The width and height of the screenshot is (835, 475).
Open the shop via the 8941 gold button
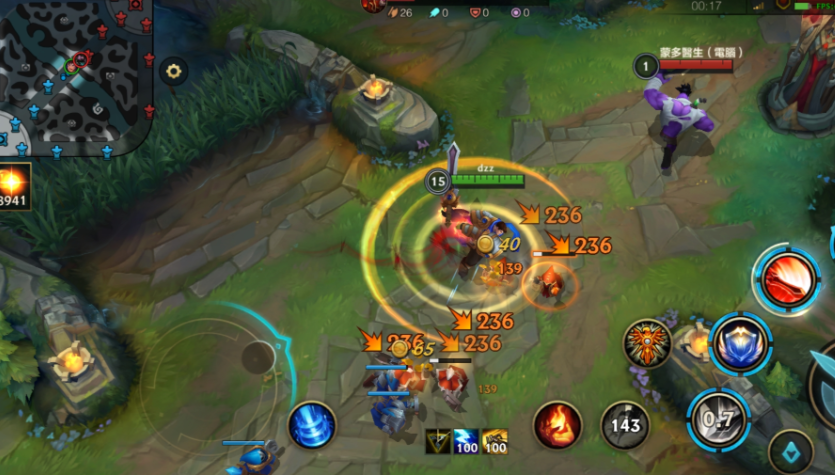[x=15, y=187]
